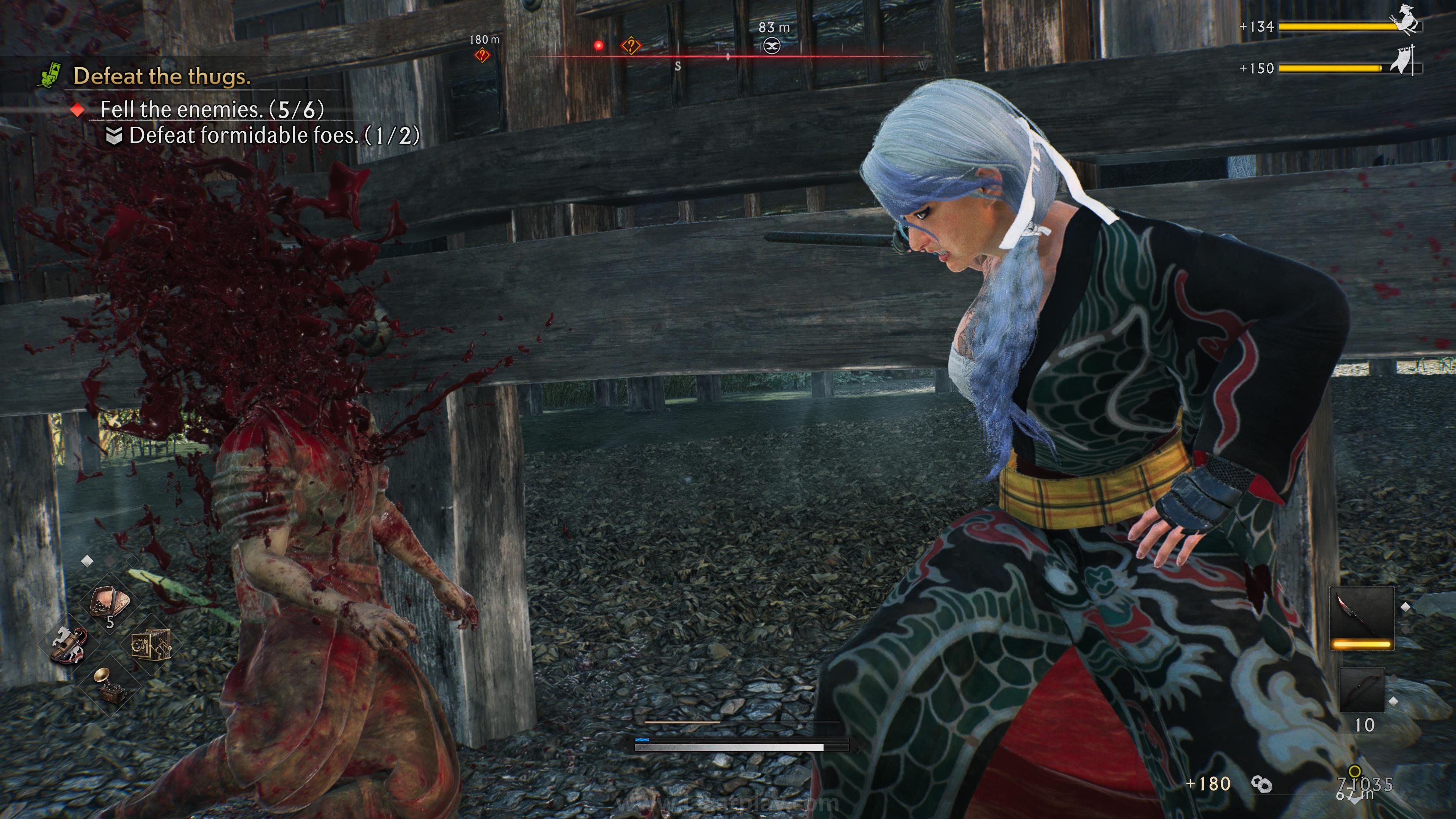Click the throwing knife icon with ammo count 10
The width and height of the screenshot is (1456, 819).
pyautogui.click(x=1362, y=689)
